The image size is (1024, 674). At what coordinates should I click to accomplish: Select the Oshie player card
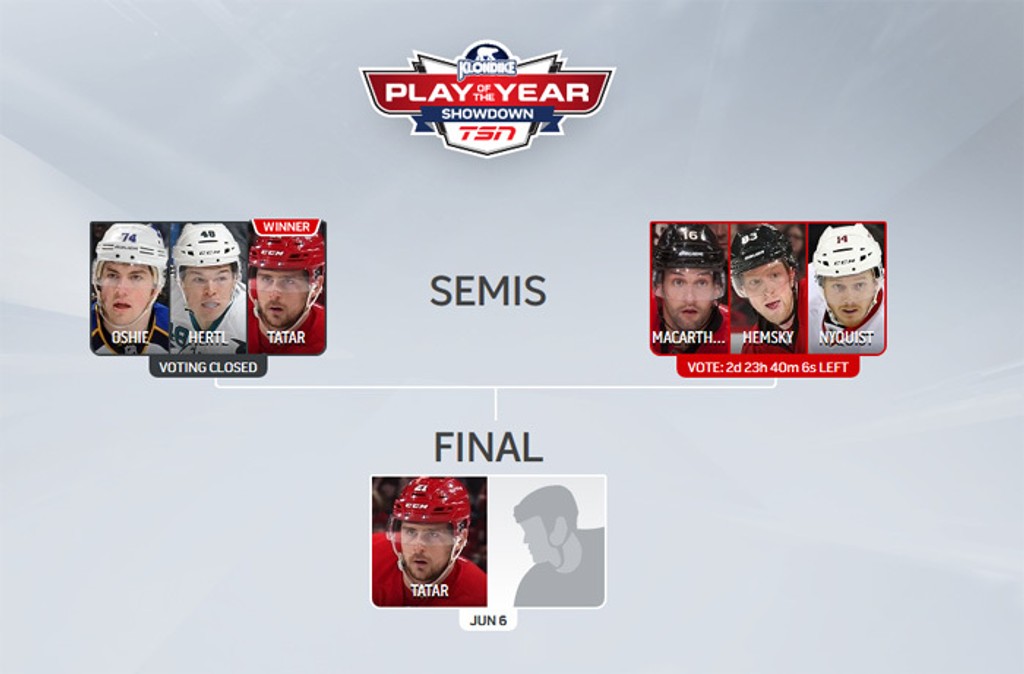(x=130, y=288)
